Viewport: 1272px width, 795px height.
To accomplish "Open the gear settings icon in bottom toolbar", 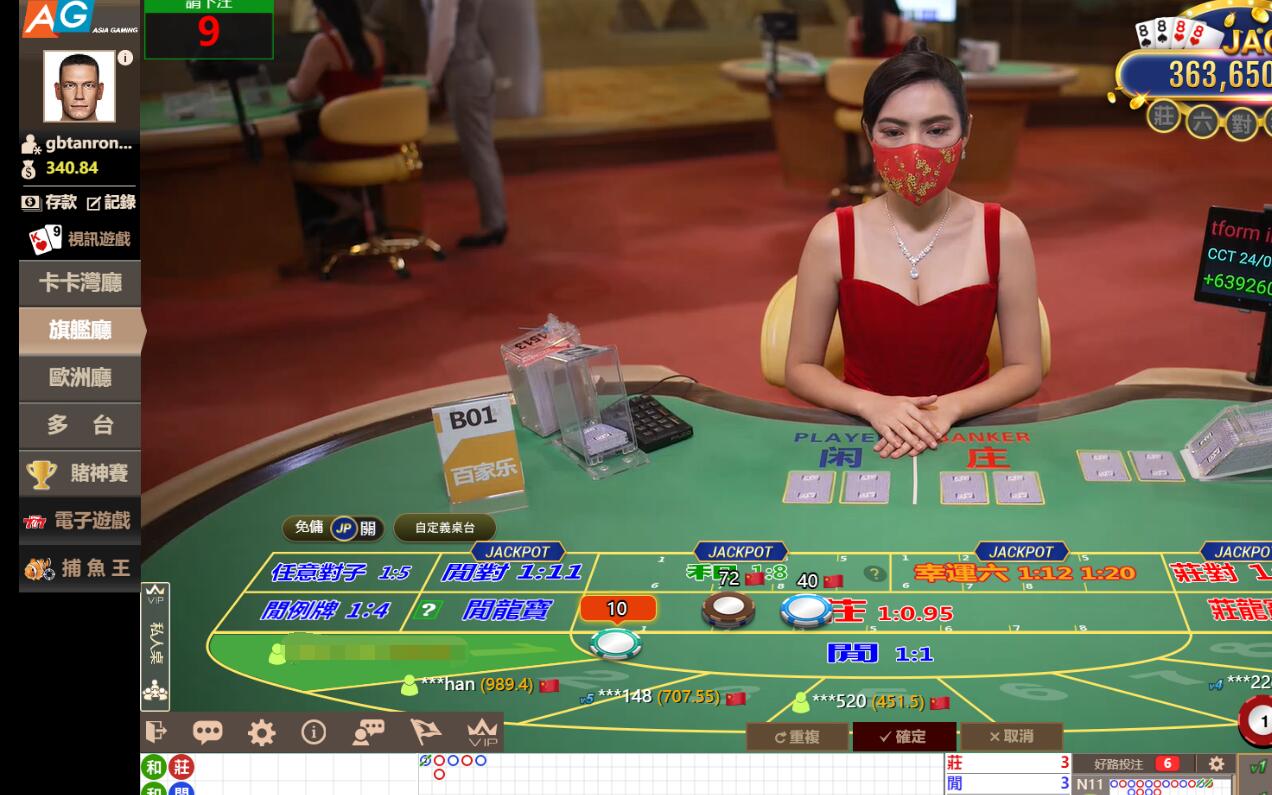I will click(261, 733).
